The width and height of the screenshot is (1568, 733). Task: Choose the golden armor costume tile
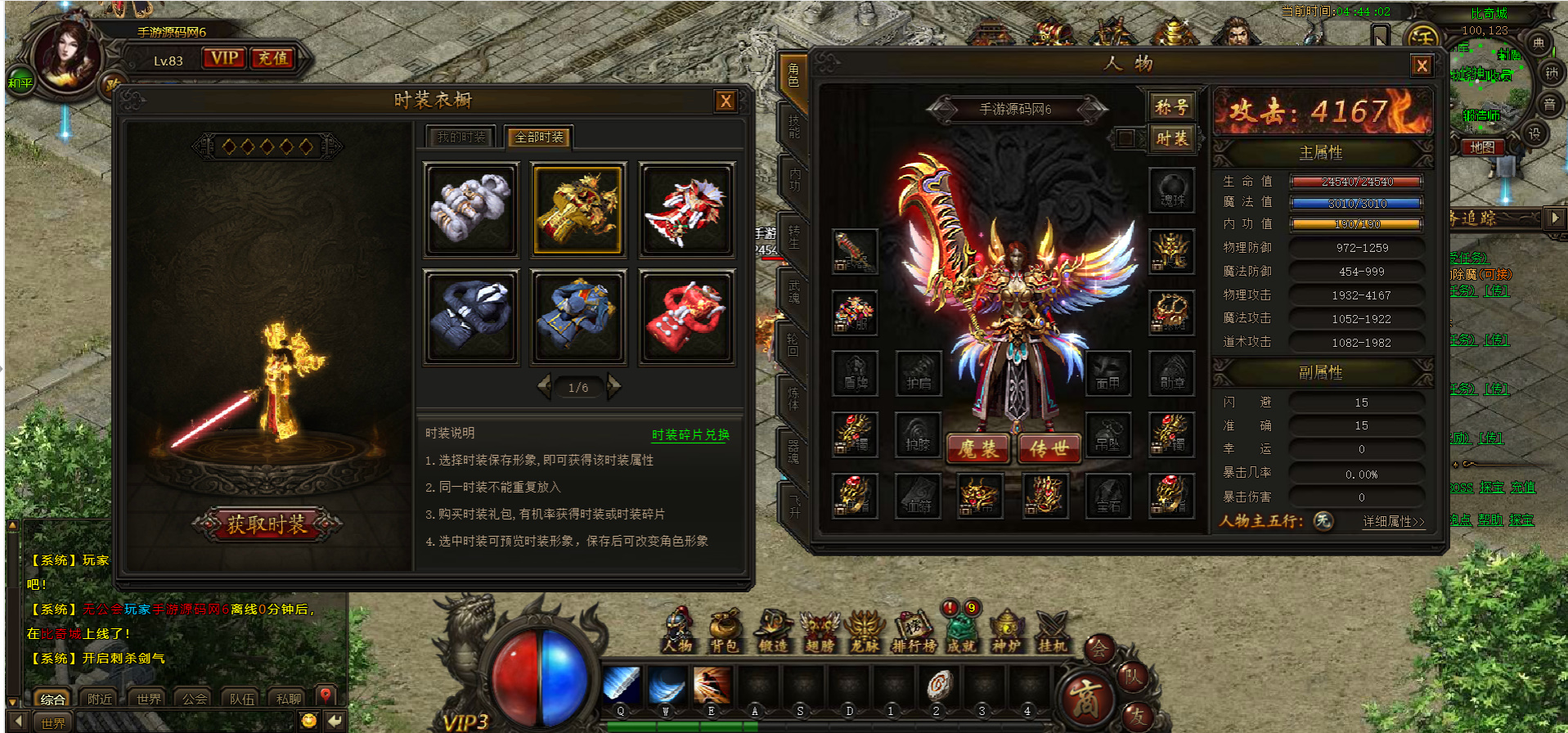point(577,209)
